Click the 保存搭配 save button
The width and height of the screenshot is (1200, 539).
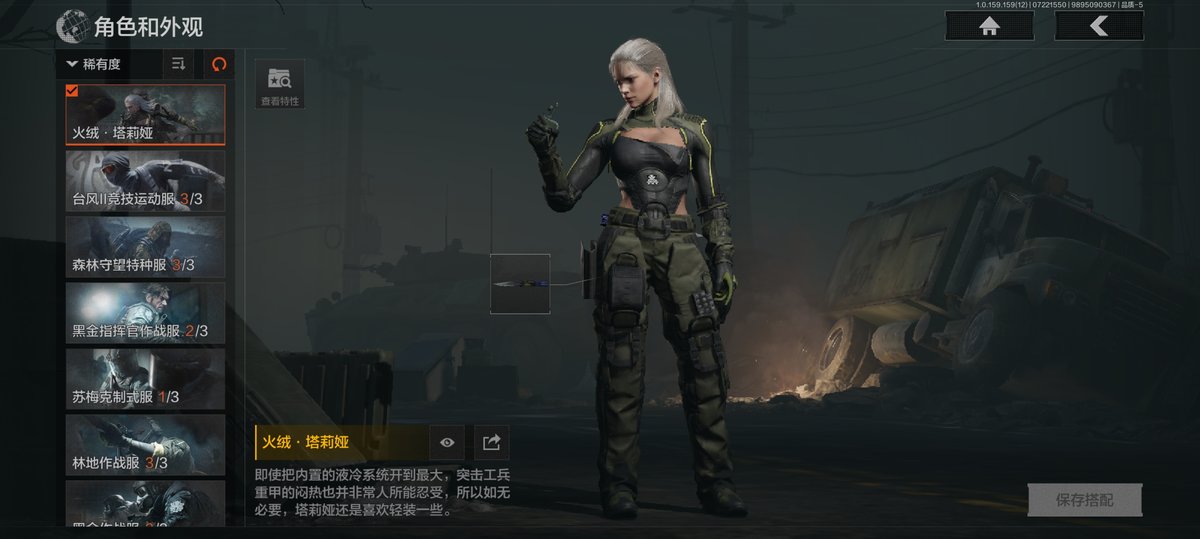pos(1084,500)
